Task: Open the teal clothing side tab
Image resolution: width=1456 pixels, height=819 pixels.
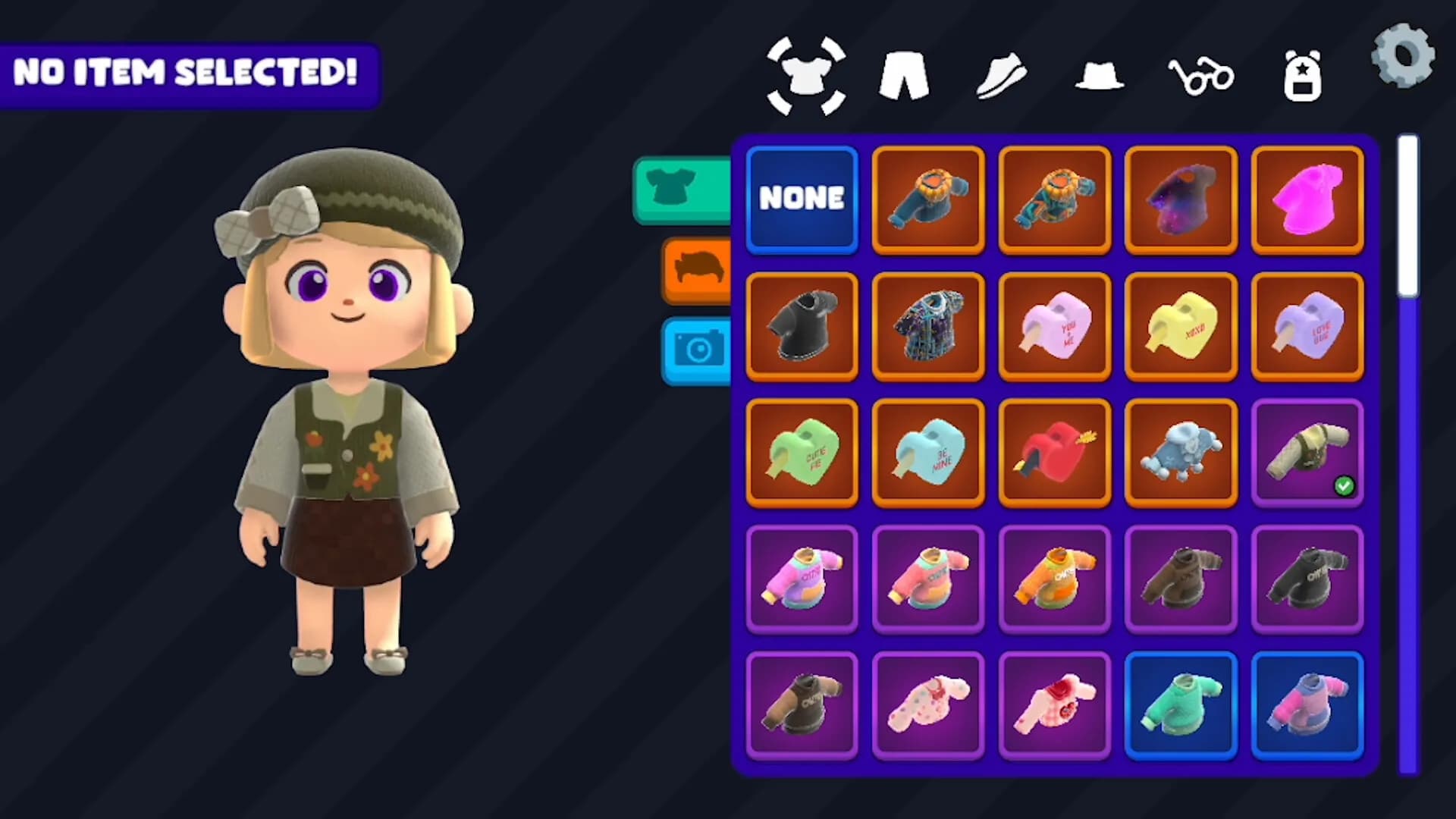Action: click(x=681, y=190)
